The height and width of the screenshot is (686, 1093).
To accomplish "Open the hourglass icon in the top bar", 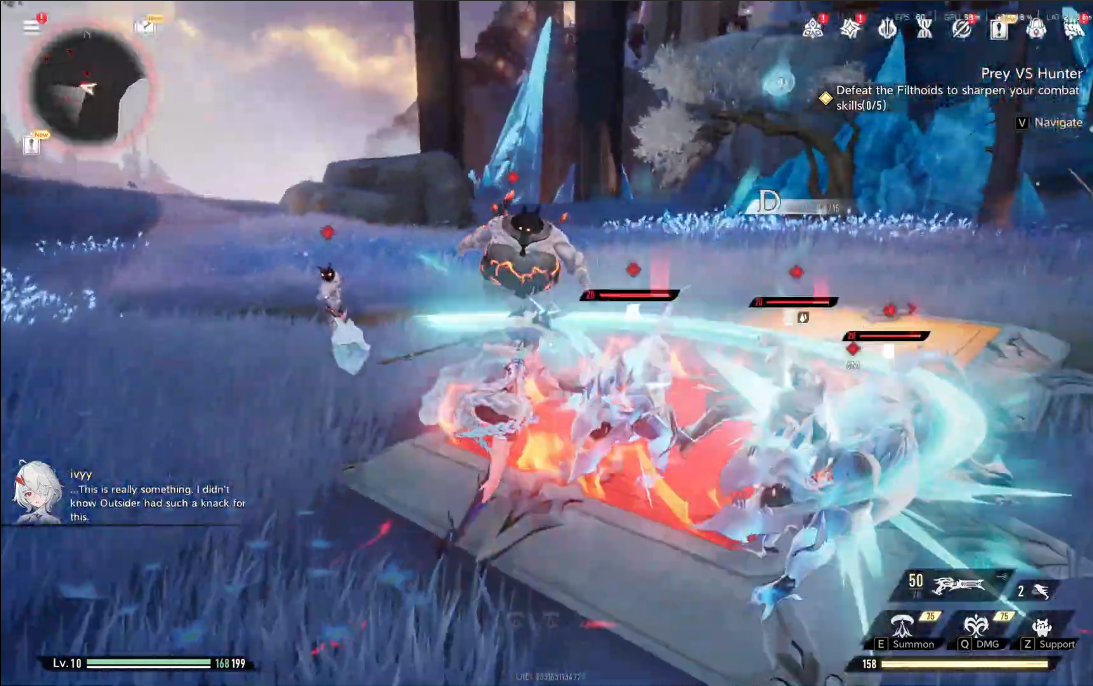I will coord(924,29).
